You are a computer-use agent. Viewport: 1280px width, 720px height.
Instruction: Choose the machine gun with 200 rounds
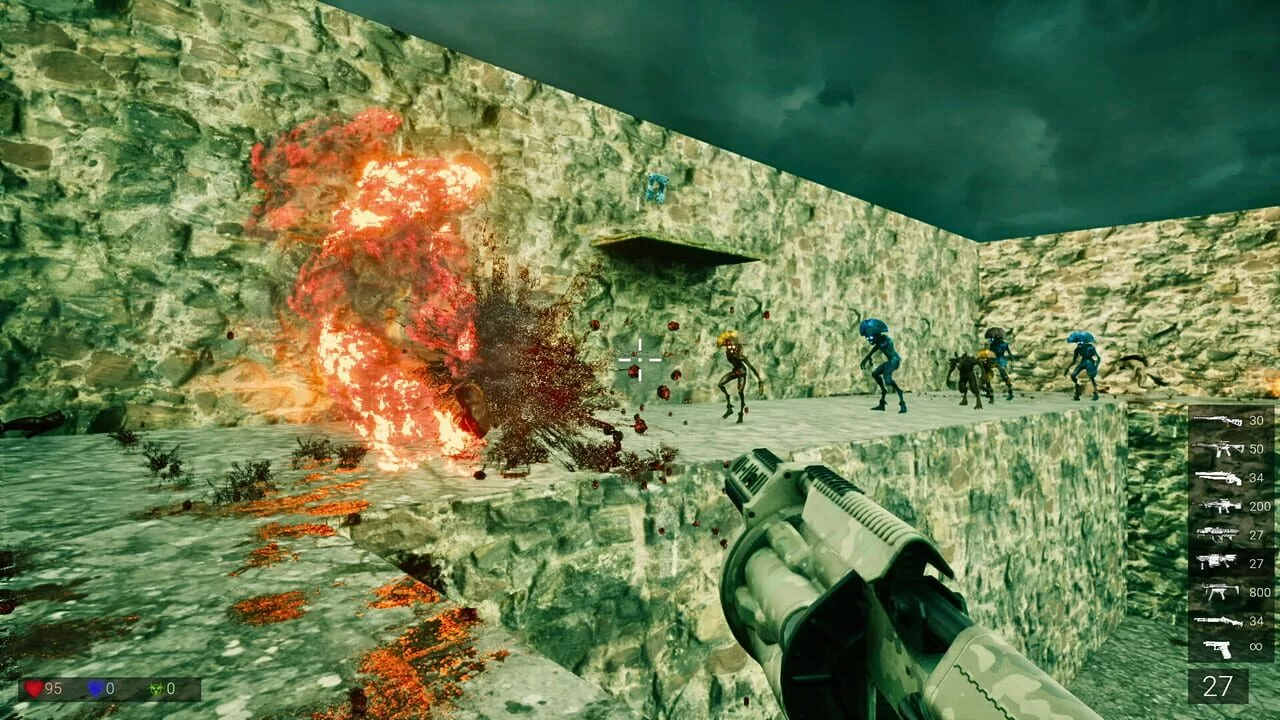tap(1218, 506)
